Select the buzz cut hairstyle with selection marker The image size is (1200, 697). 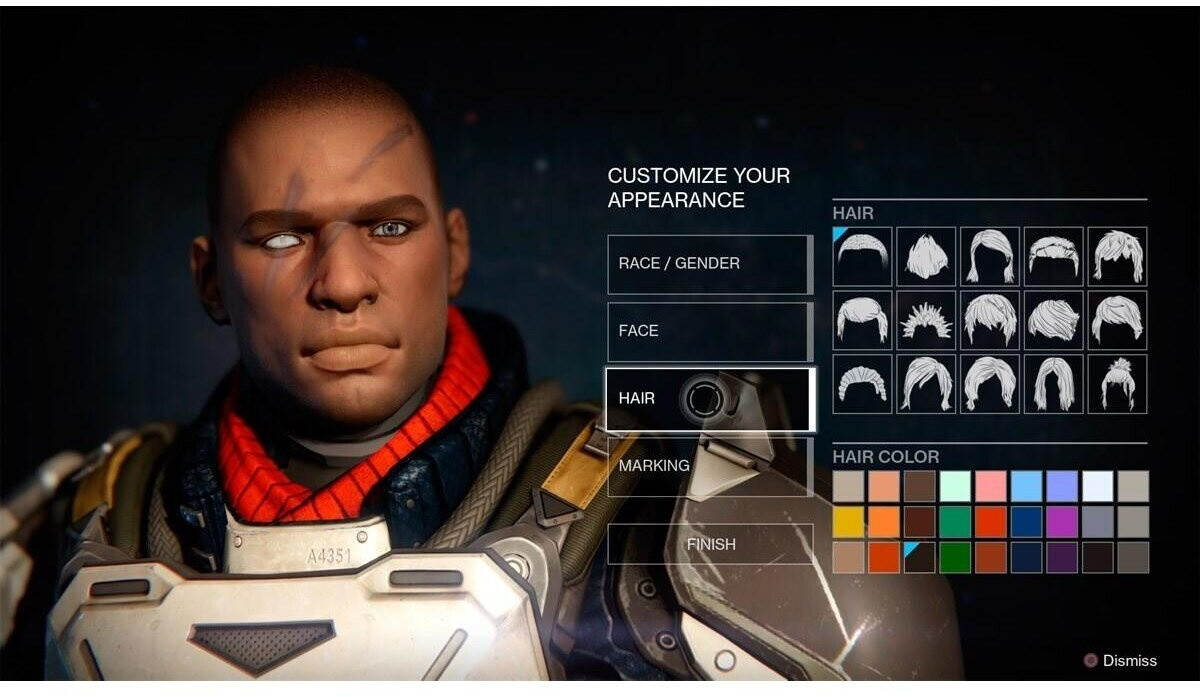[x=863, y=256]
